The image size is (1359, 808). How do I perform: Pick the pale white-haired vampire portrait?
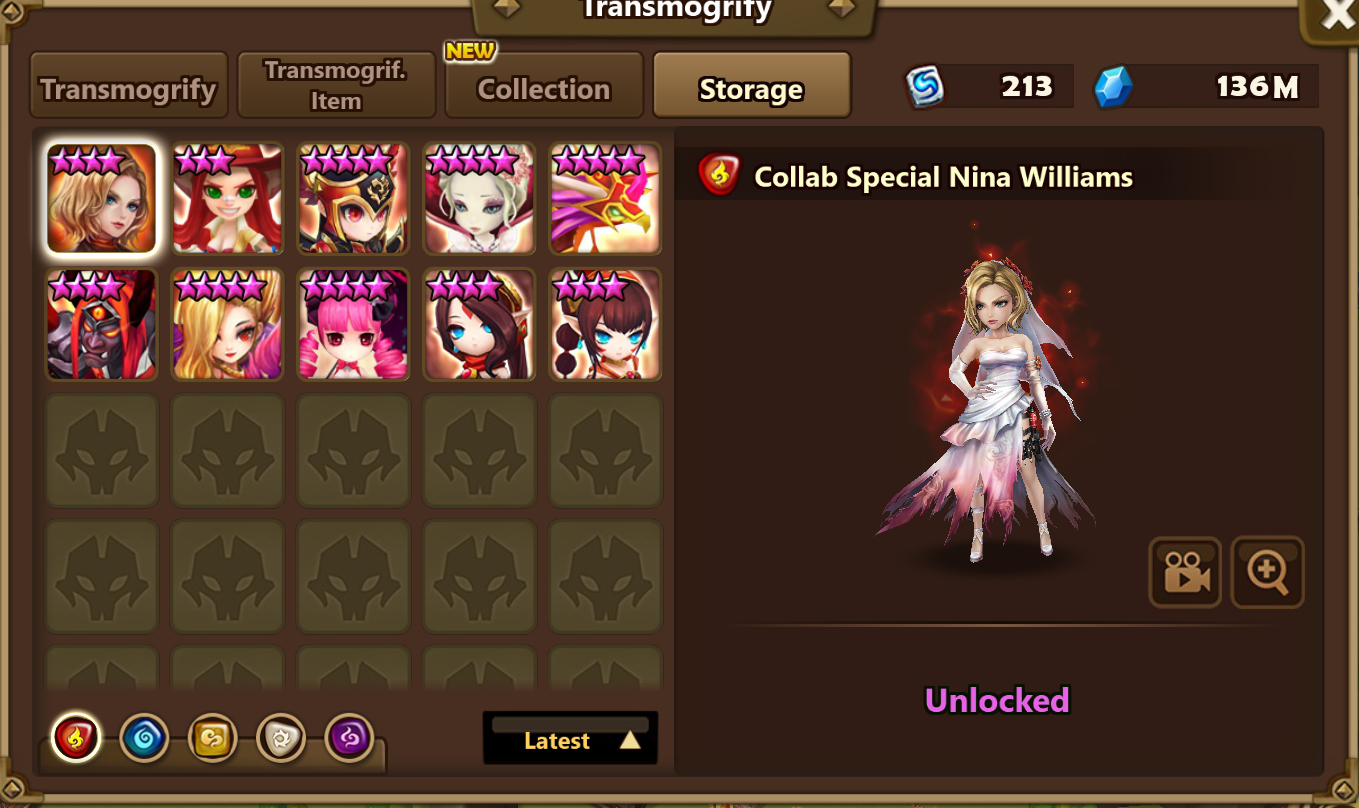479,198
